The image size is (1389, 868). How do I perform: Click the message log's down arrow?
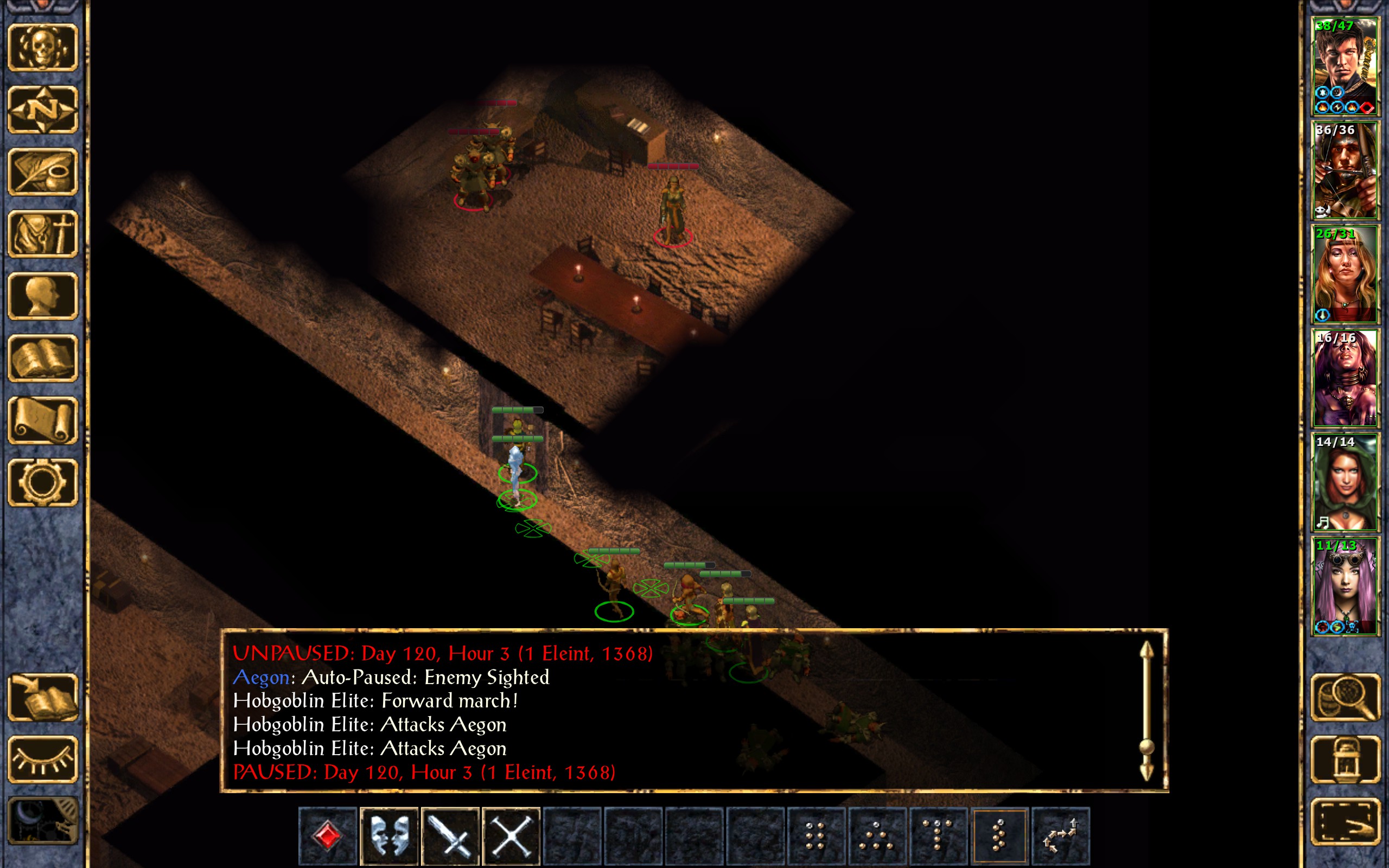coord(1146,770)
